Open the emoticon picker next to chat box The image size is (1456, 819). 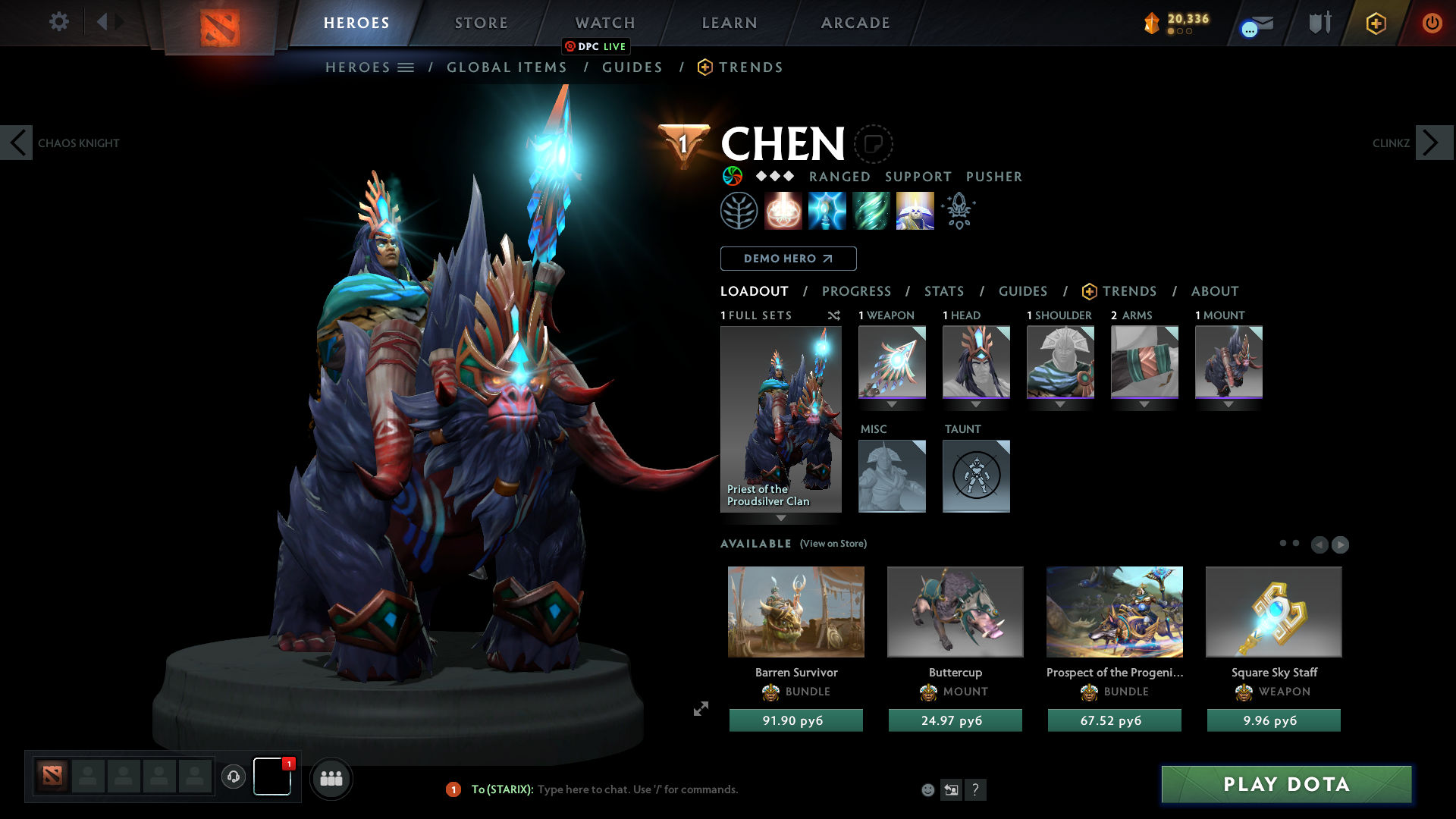(927, 789)
